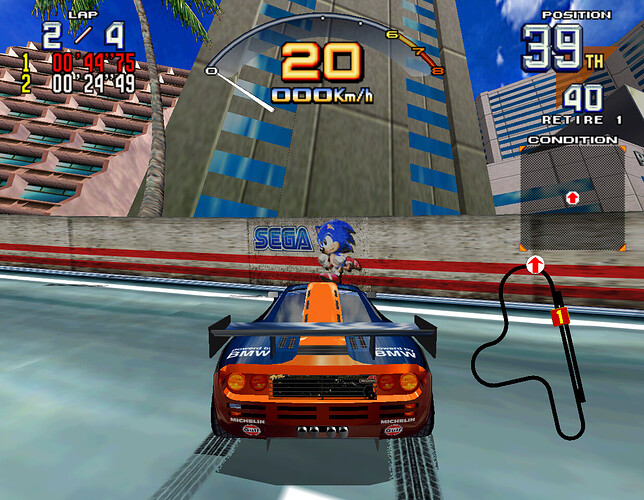Click the track layout minimap
Viewport: 644px width, 500px height.
tap(528, 352)
